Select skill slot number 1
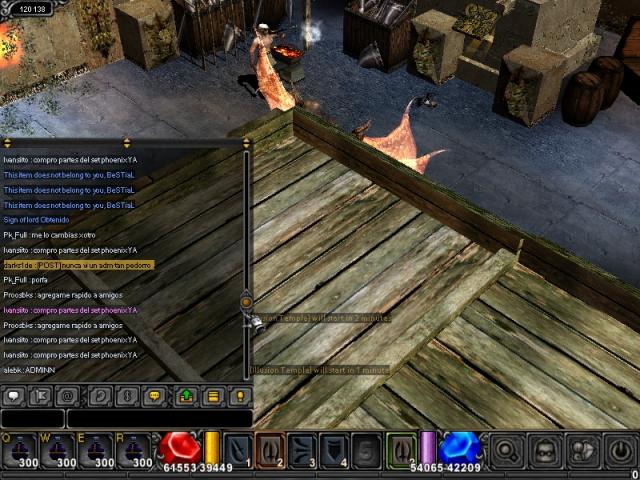 point(238,450)
